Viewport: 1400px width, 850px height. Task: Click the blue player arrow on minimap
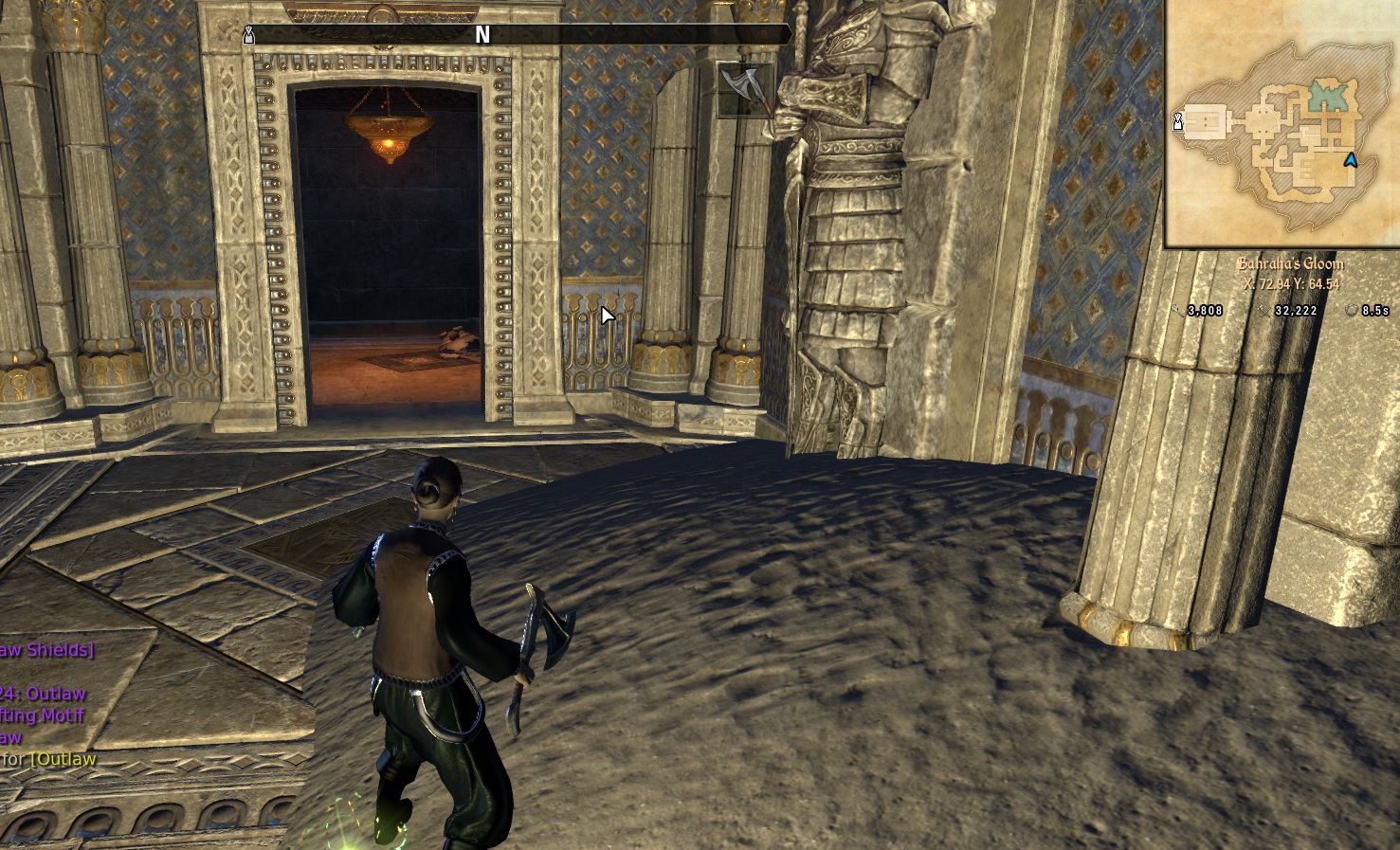tap(1350, 161)
